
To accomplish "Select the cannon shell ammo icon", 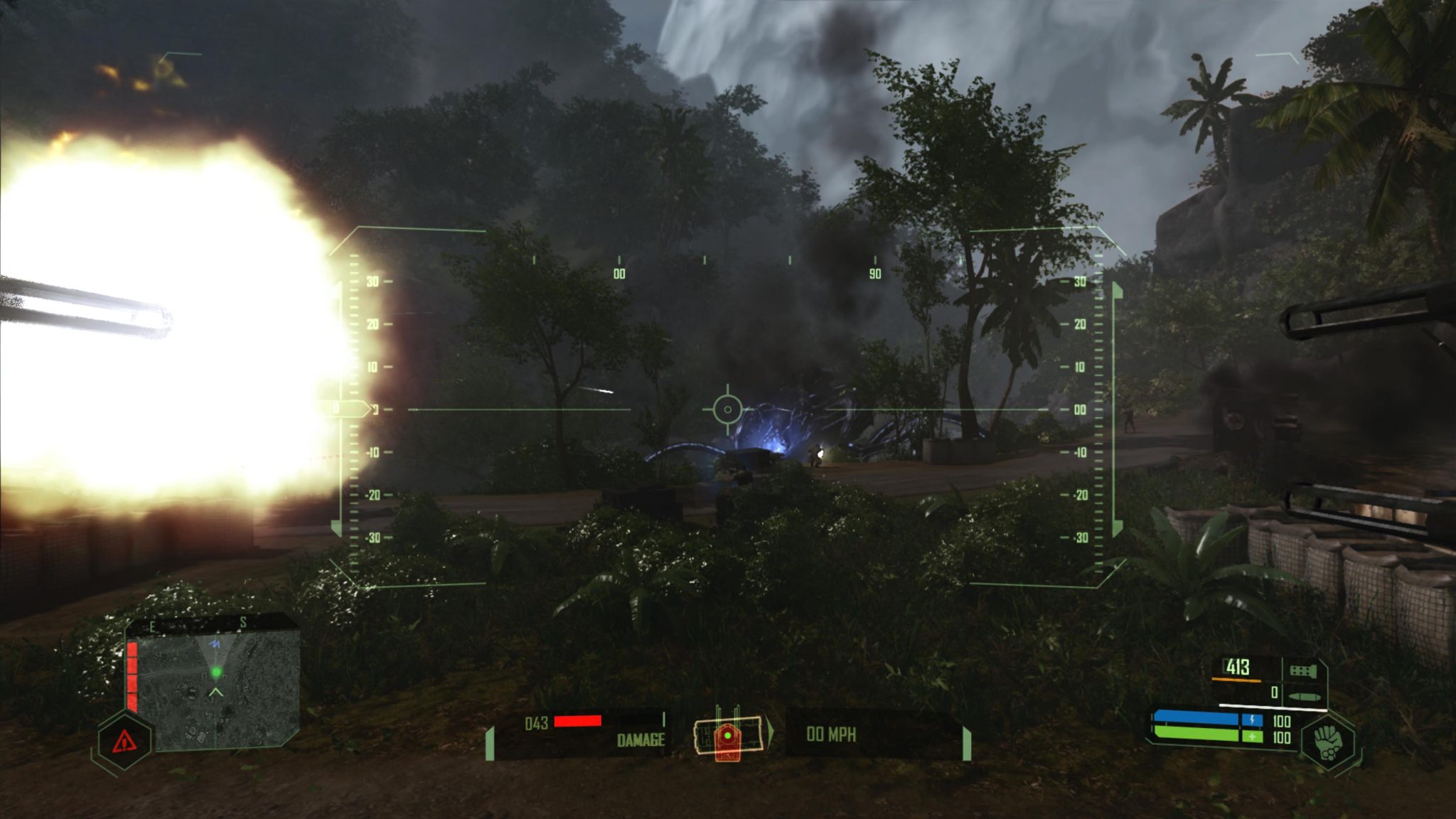I will pyautogui.click(x=1304, y=696).
